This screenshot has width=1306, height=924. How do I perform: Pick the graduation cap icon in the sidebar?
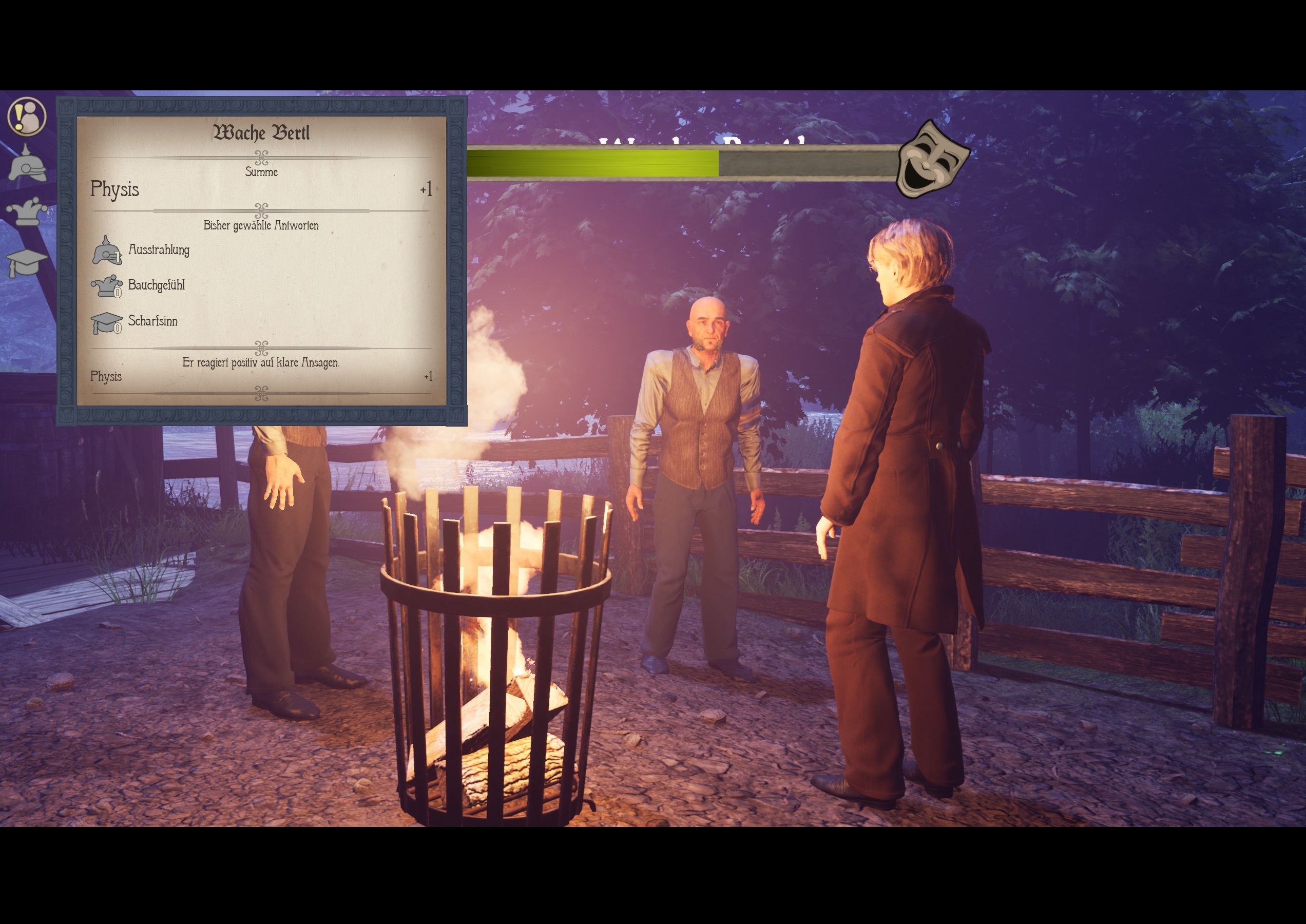(27, 262)
